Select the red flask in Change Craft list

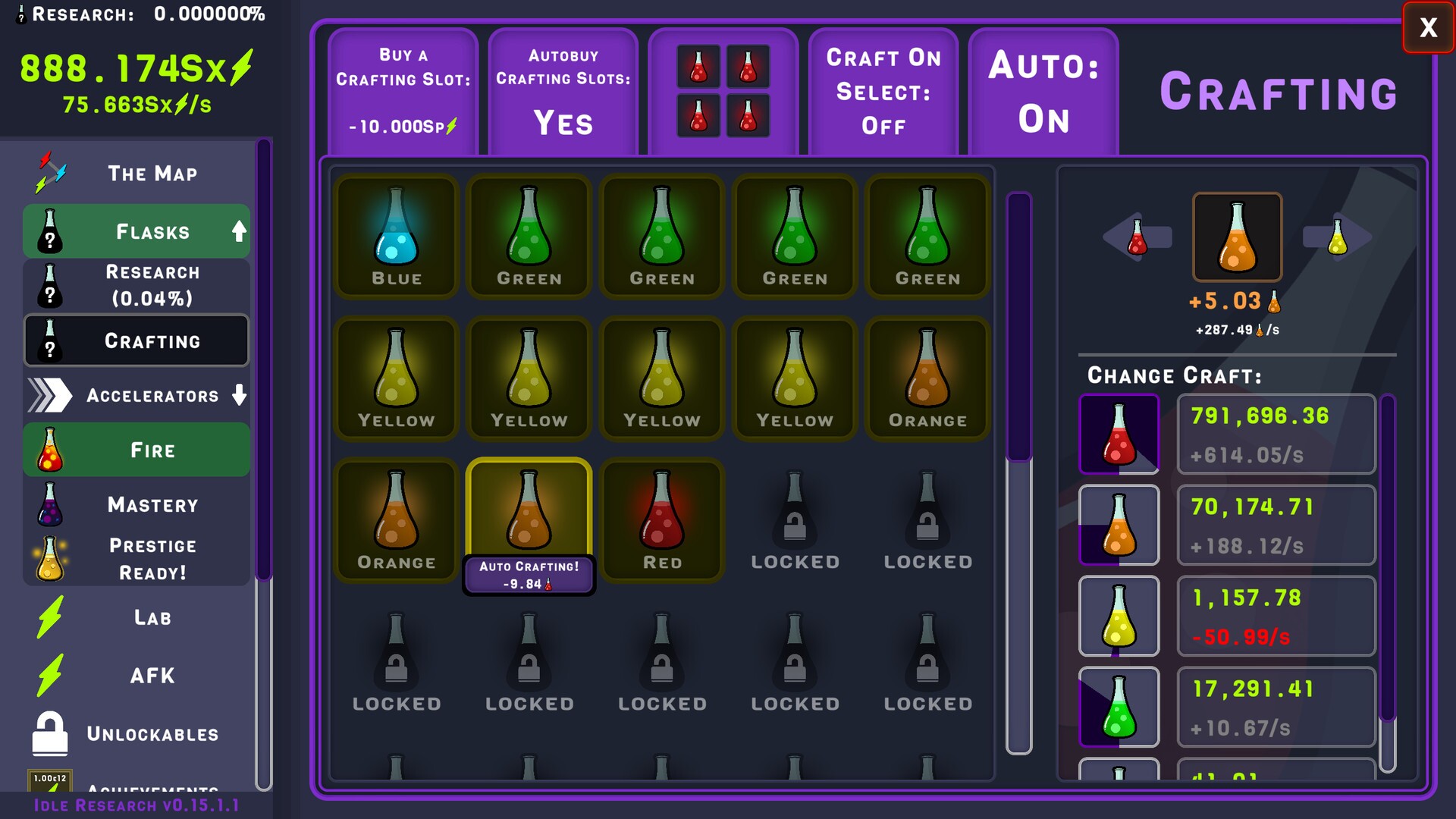(x=1119, y=434)
